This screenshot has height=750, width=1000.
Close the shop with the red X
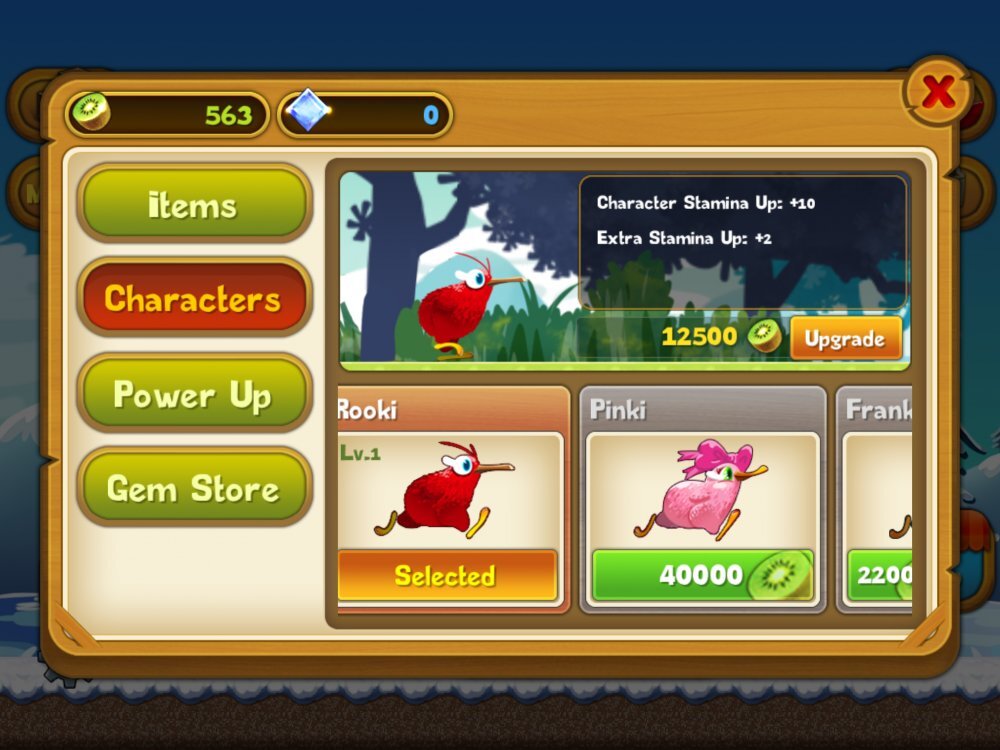tap(938, 93)
